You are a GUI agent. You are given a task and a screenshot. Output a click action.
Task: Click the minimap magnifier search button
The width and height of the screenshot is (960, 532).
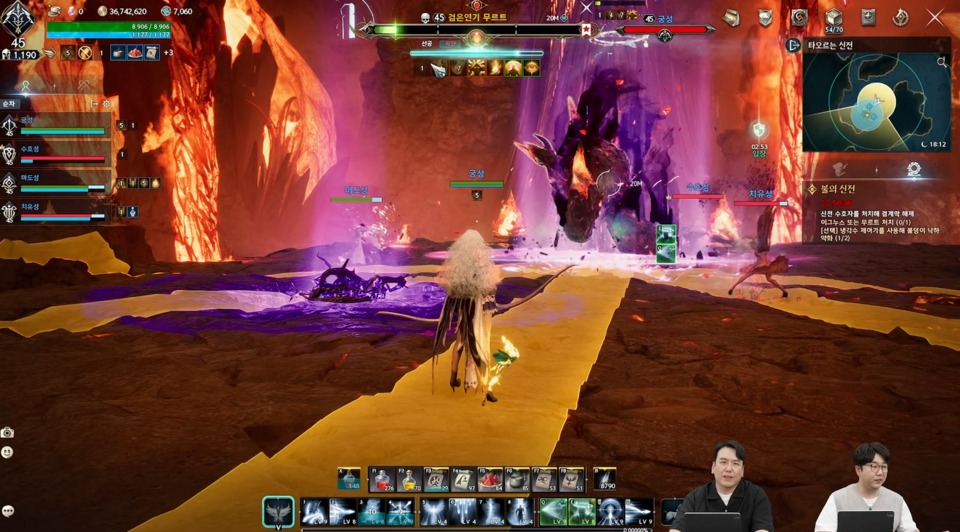click(x=941, y=62)
